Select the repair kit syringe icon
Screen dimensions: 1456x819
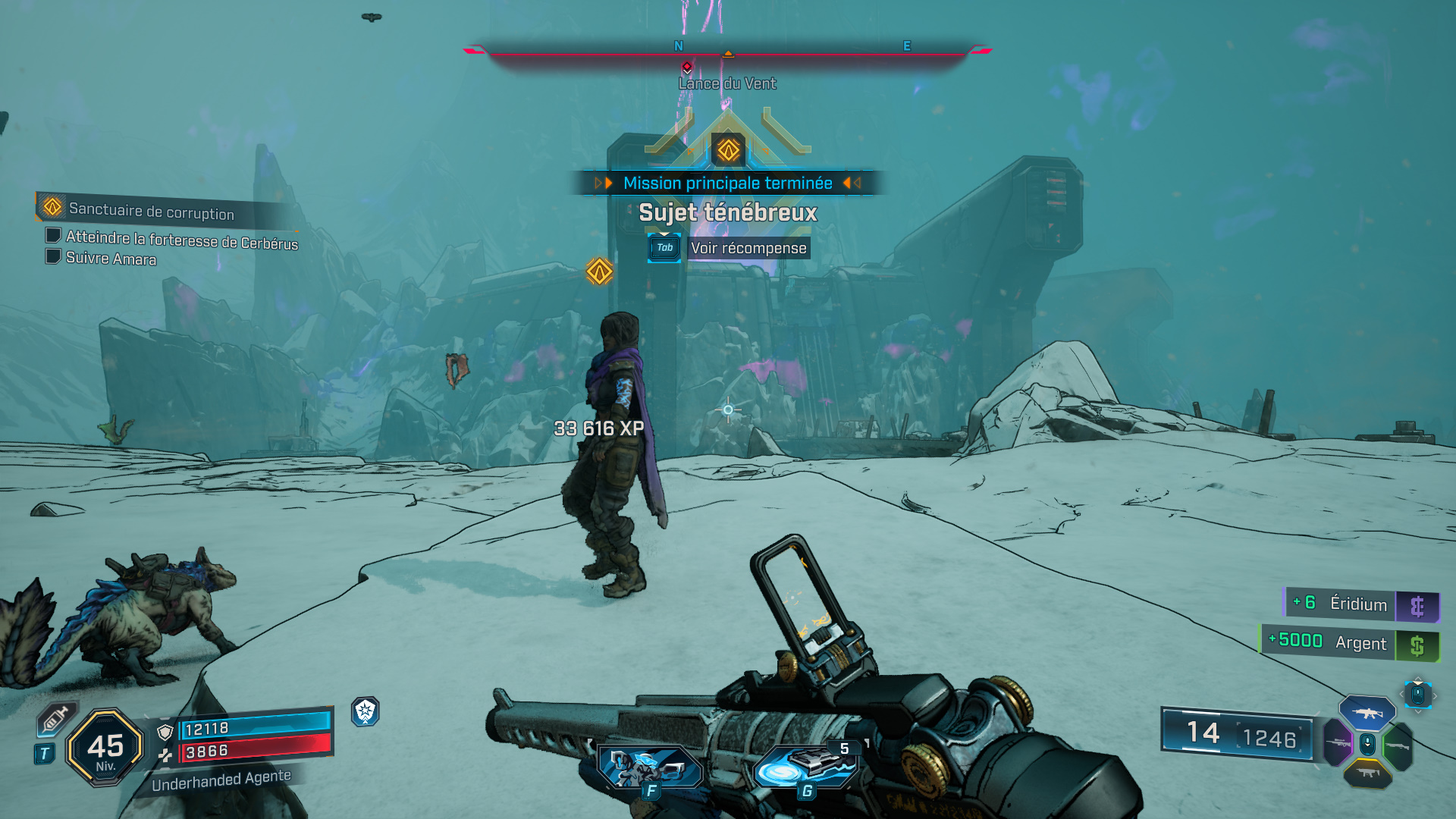click(x=56, y=719)
